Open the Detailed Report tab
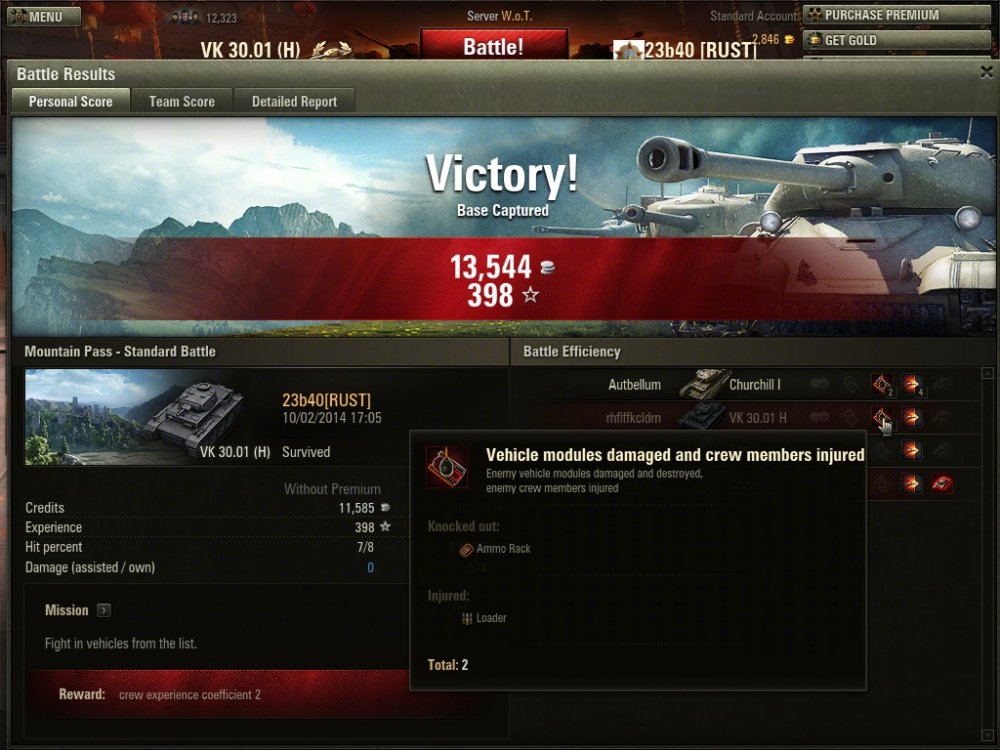Viewport: 1000px width, 750px height. (294, 101)
